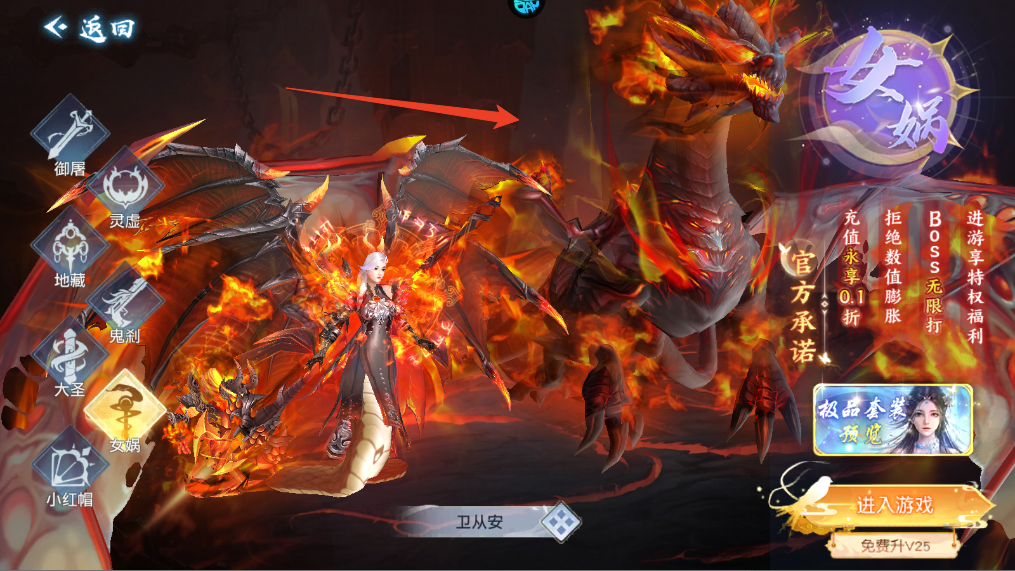Screen dimensions: 1015x571
Task: Select the 御屠 class icon
Action: pyautogui.click(x=69, y=129)
